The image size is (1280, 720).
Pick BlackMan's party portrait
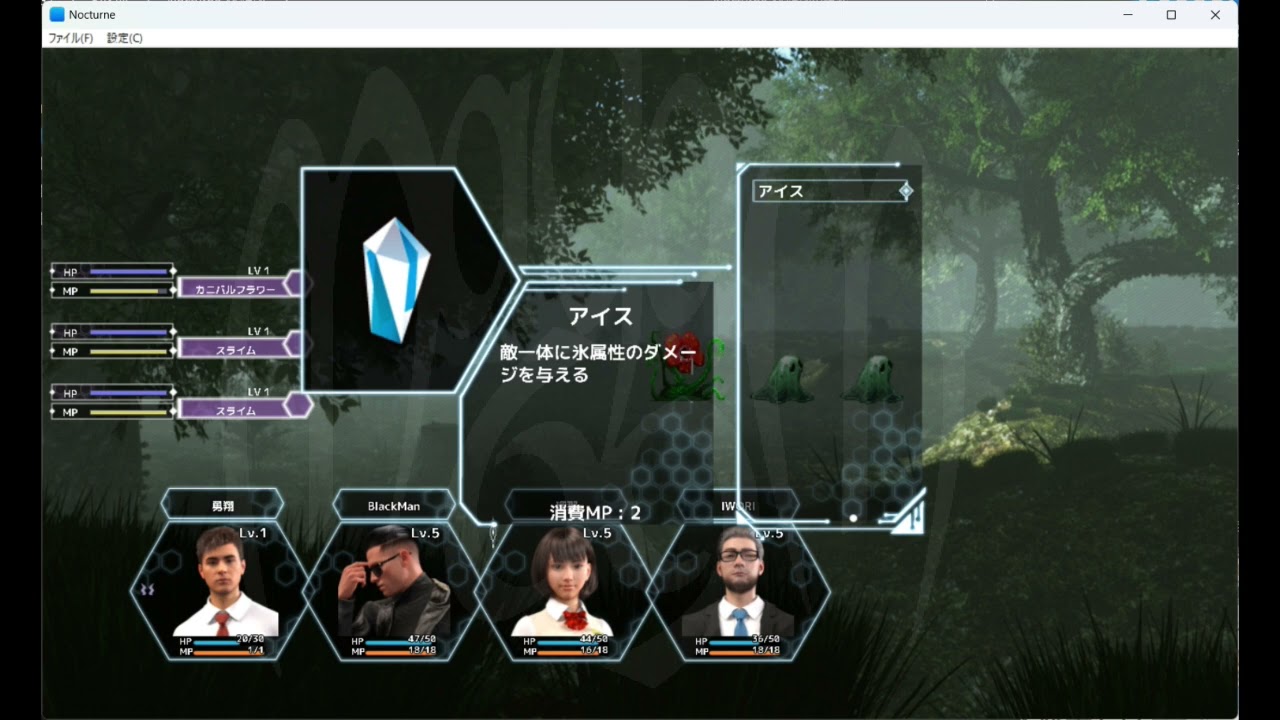coord(394,585)
